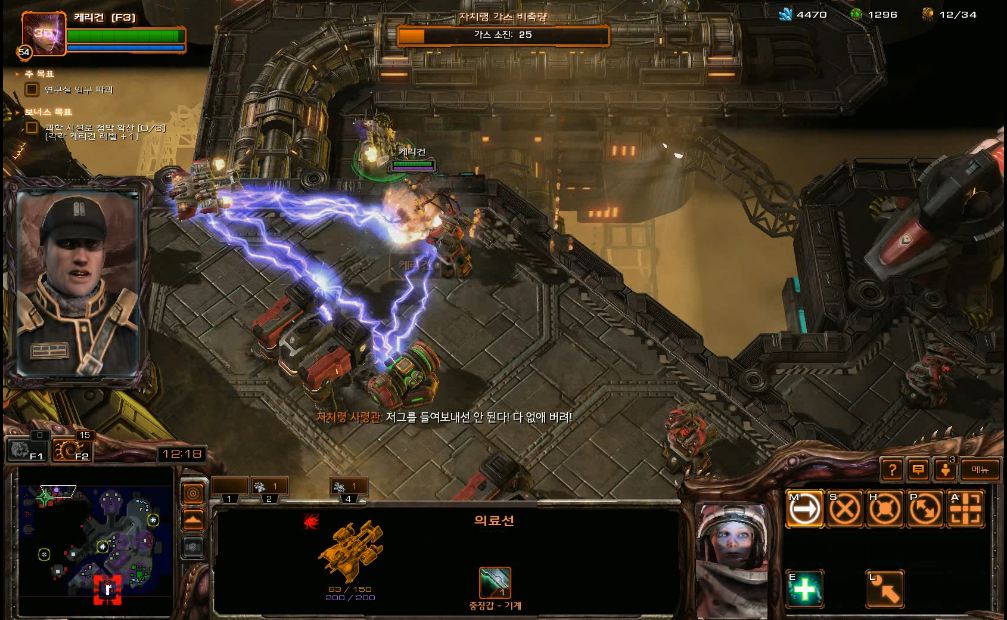Click the bonus objective entry
Image resolution: width=1007 pixels, height=620 pixels.
(x=95, y=128)
